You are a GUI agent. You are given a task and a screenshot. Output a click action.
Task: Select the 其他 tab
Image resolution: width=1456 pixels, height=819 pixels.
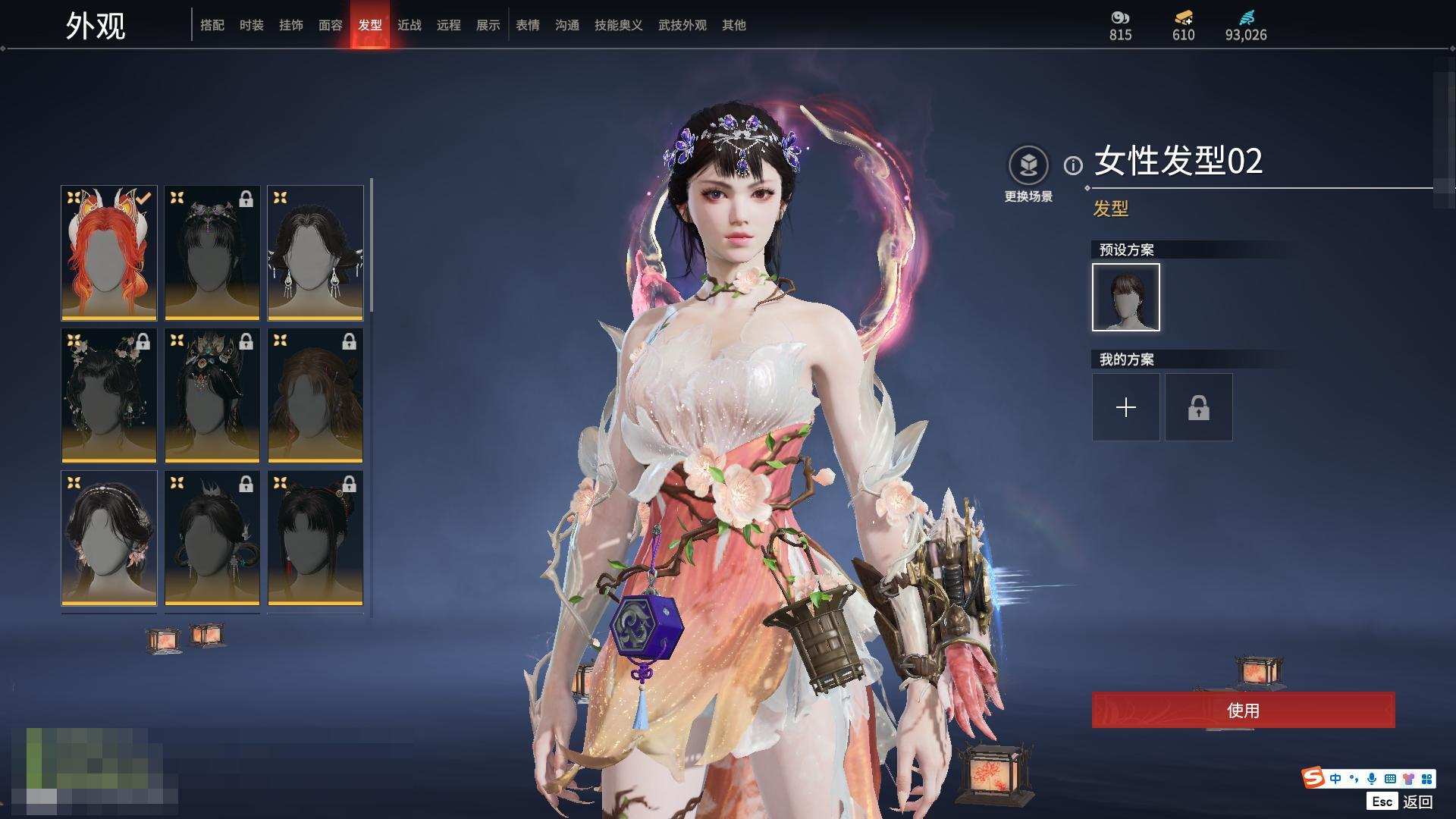[734, 25]
